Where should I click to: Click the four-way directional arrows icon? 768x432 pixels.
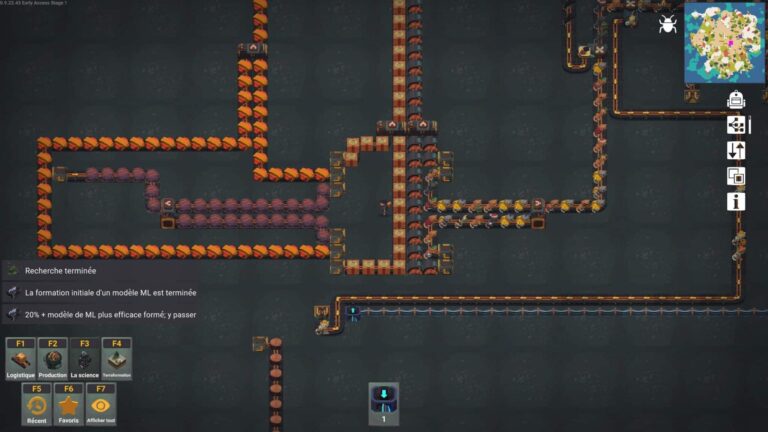[x=736, y=125]
